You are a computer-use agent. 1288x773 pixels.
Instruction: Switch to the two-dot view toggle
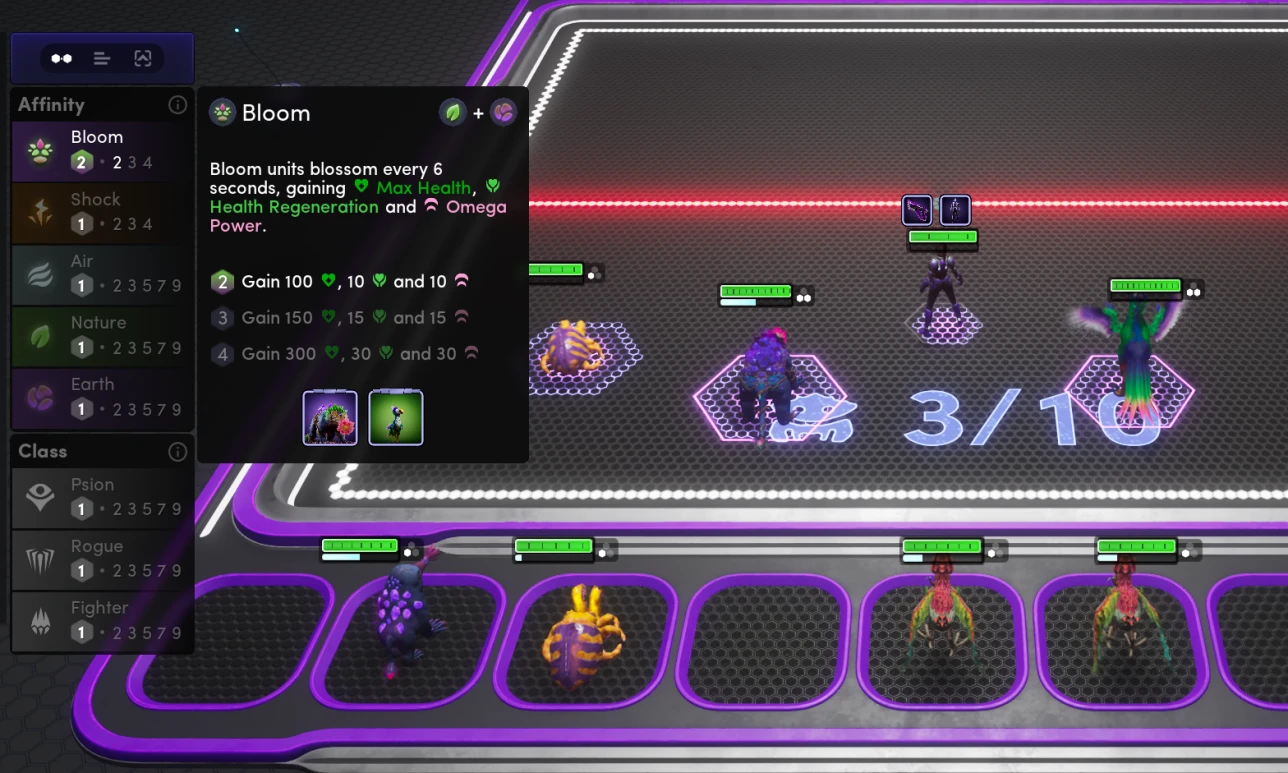click(x=62, y=59)
